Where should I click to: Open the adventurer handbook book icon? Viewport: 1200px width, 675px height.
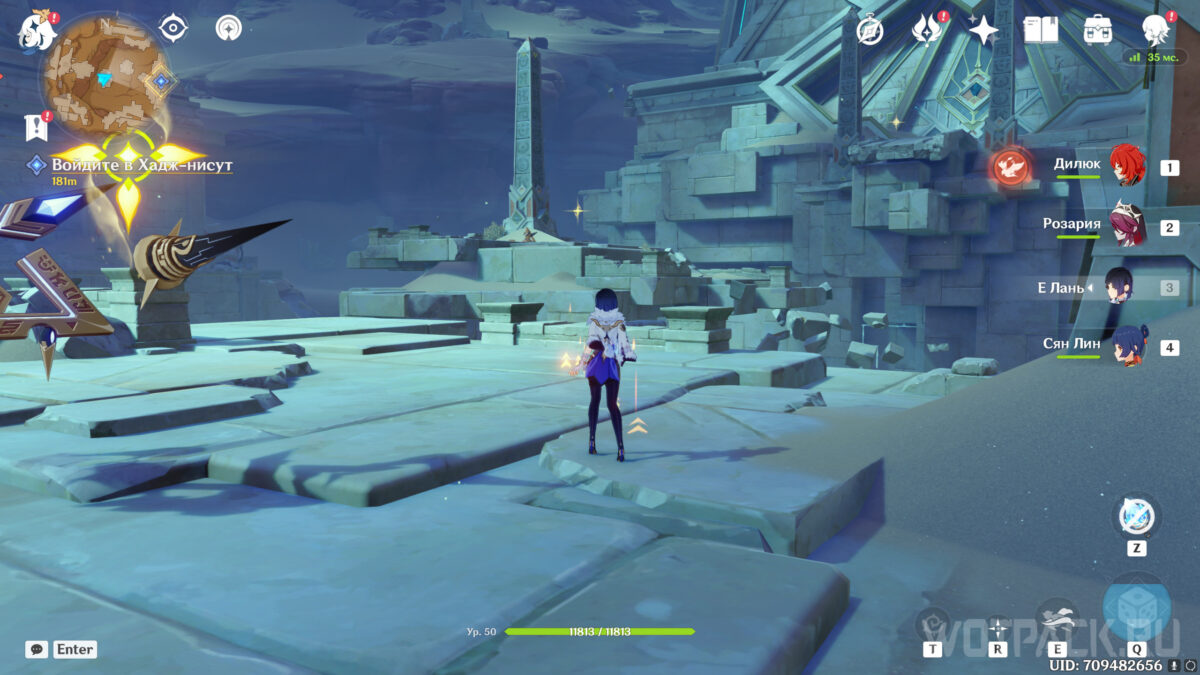(x=1041, y=30)
